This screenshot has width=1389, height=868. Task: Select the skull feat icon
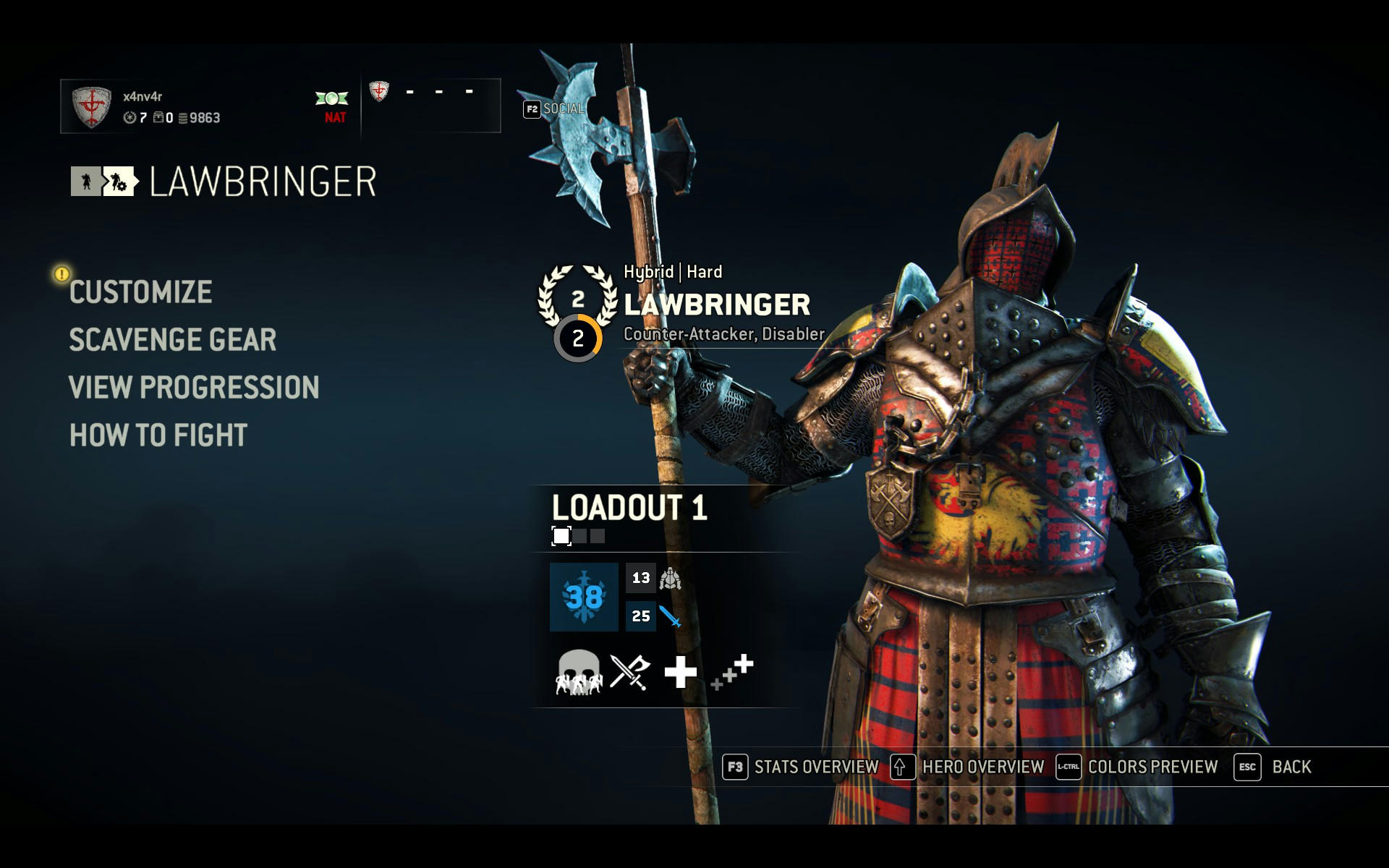coord(578,672)
